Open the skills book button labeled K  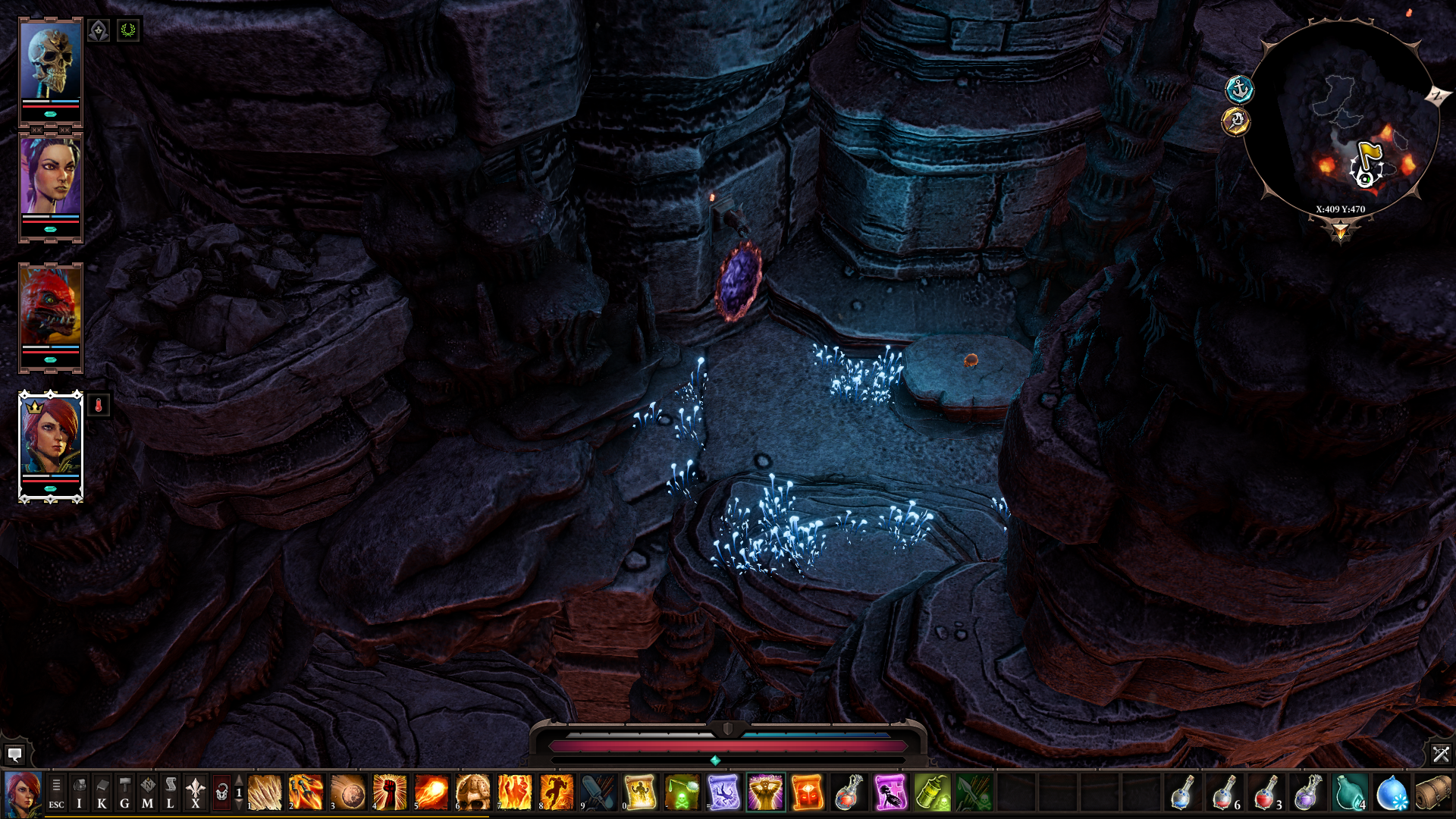coord(102,793)
